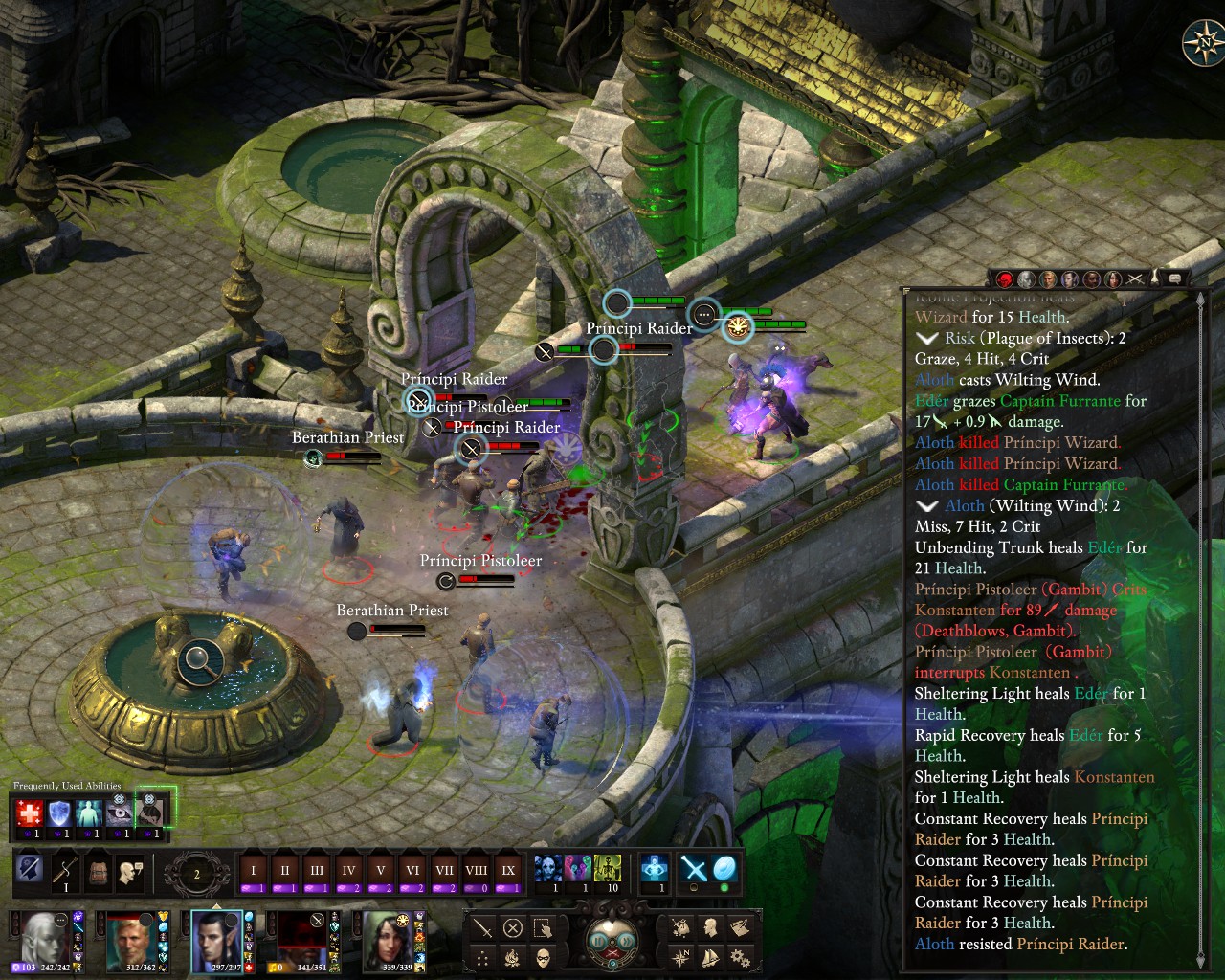This screenshot has height=980, width=1225.
Task: Toggle the mask stealth mode button
Action: tap(543, 957)
